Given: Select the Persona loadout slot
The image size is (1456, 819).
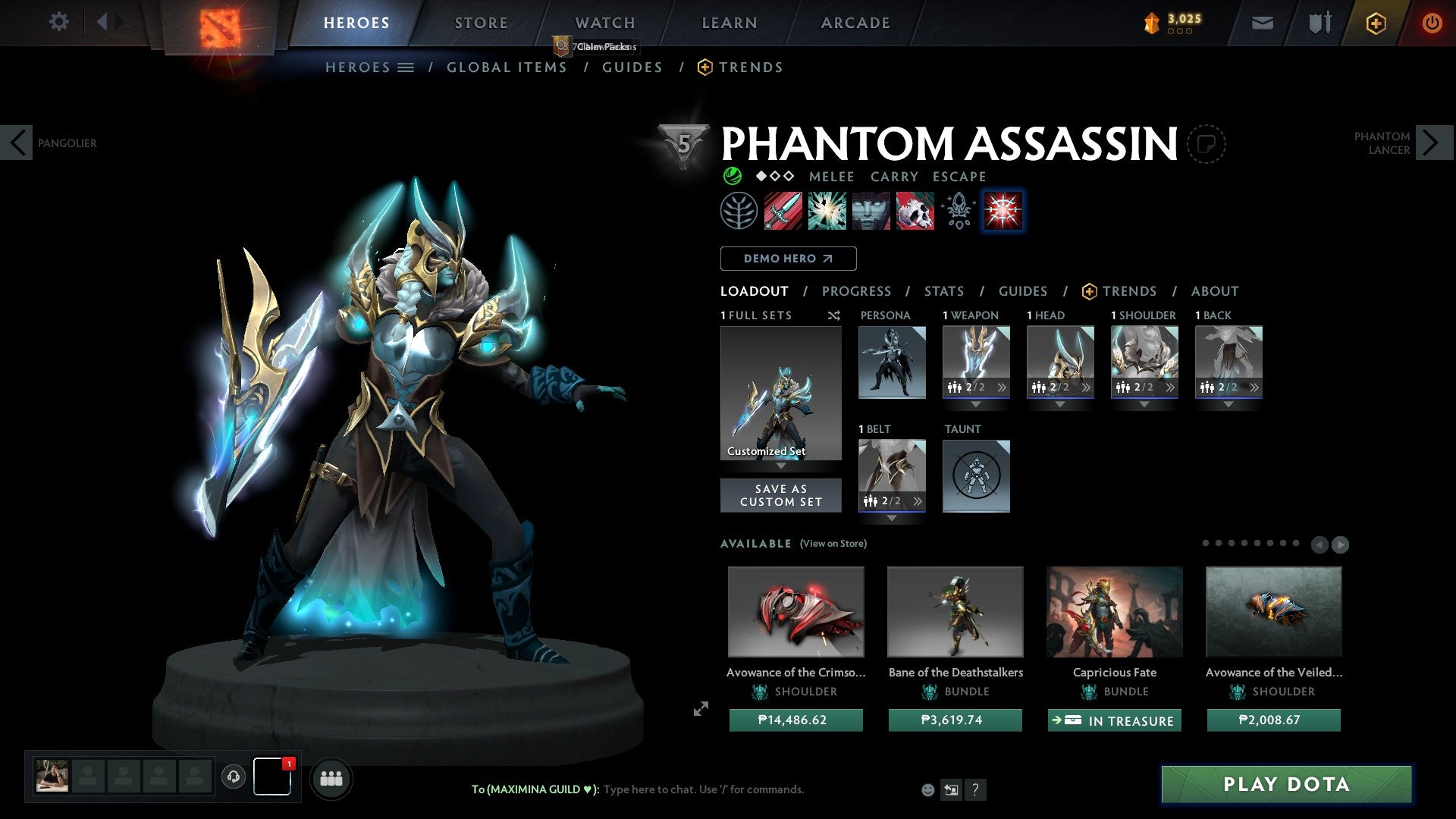Looking at the screenshot, I should coord(892,362).
